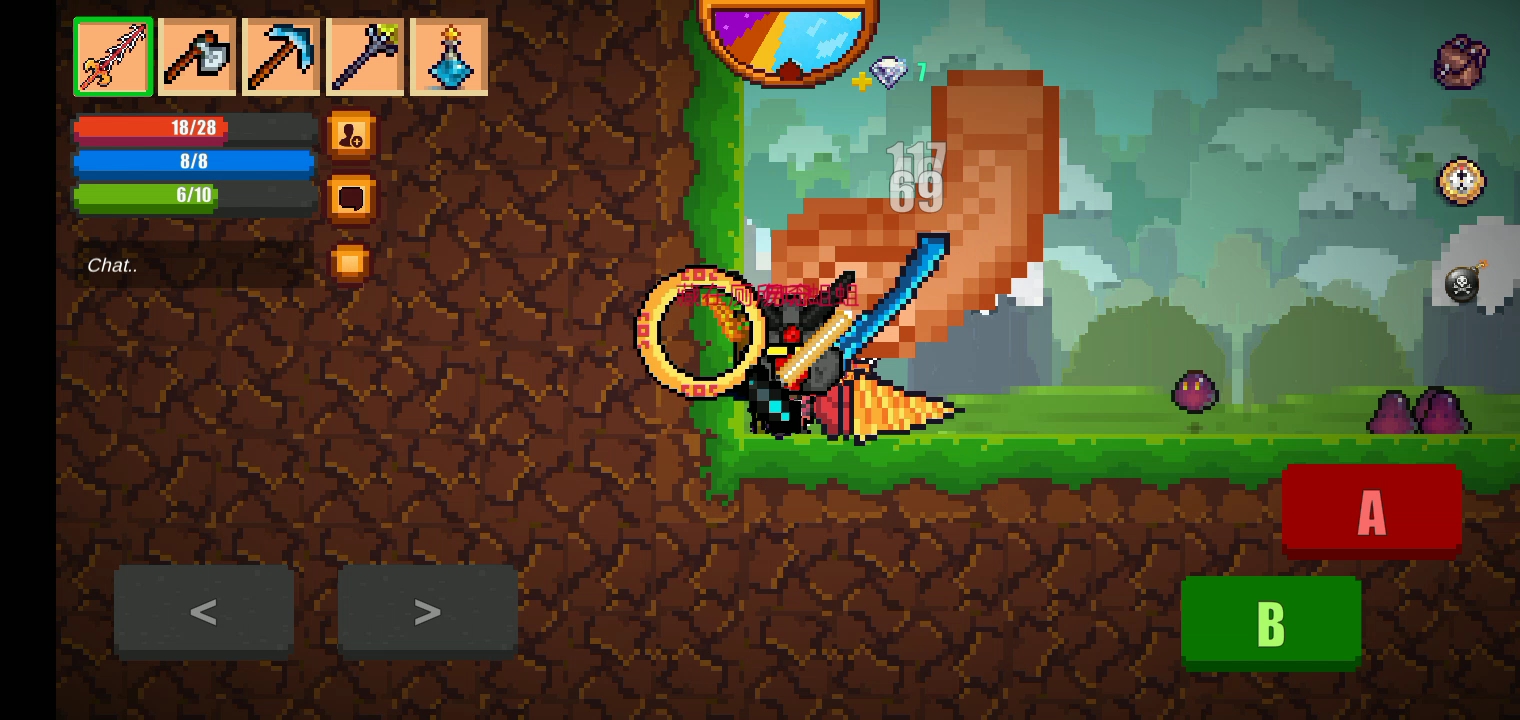Select the red spear hotbar slot
The image size is (1520, 720).
click(x=113, y=57)
